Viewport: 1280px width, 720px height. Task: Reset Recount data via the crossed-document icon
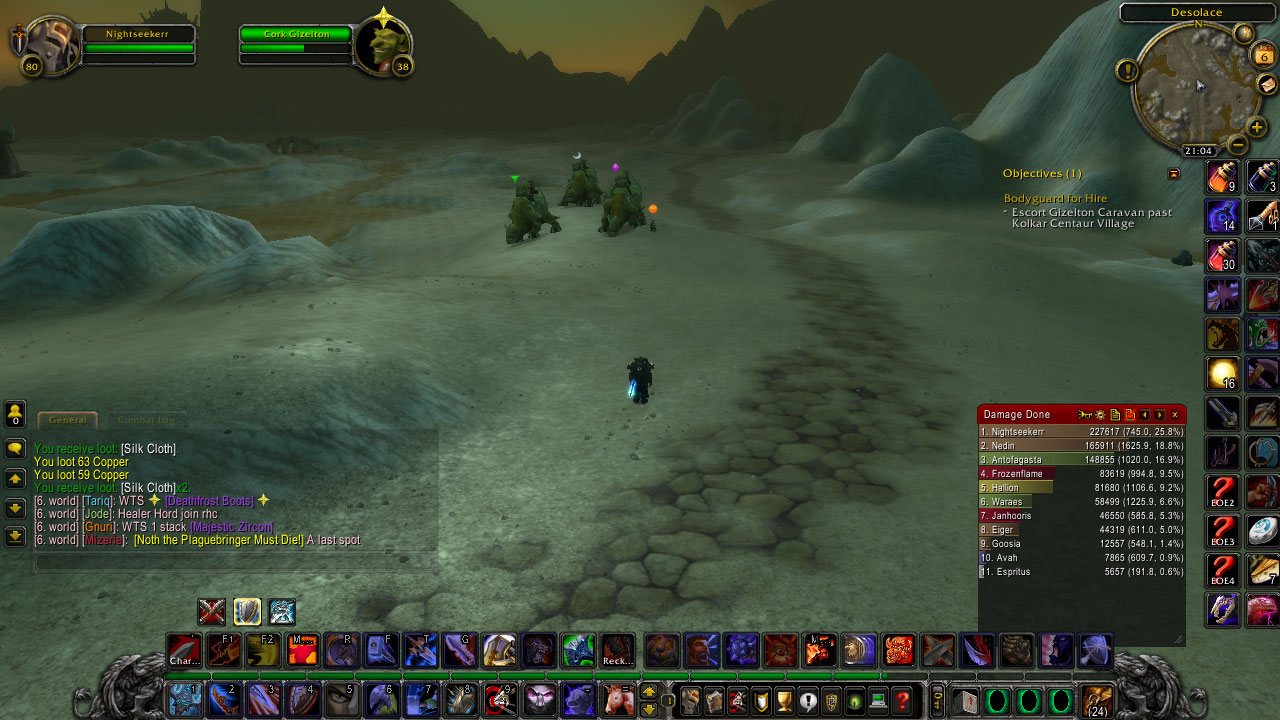click(1130, 415)
